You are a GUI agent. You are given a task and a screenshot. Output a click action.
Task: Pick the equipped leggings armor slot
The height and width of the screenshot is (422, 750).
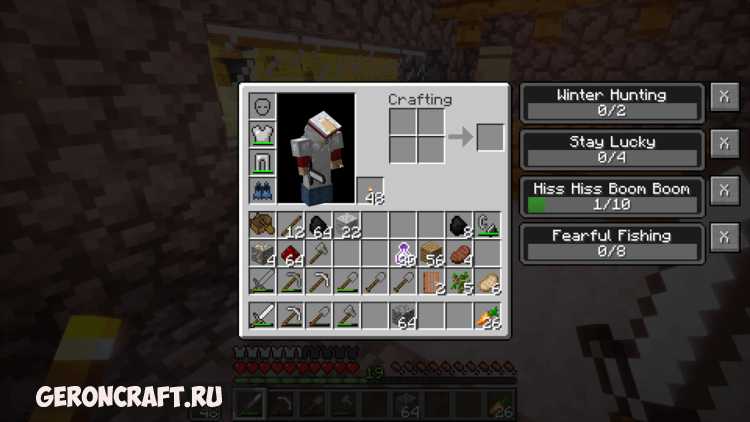[262, 162]
